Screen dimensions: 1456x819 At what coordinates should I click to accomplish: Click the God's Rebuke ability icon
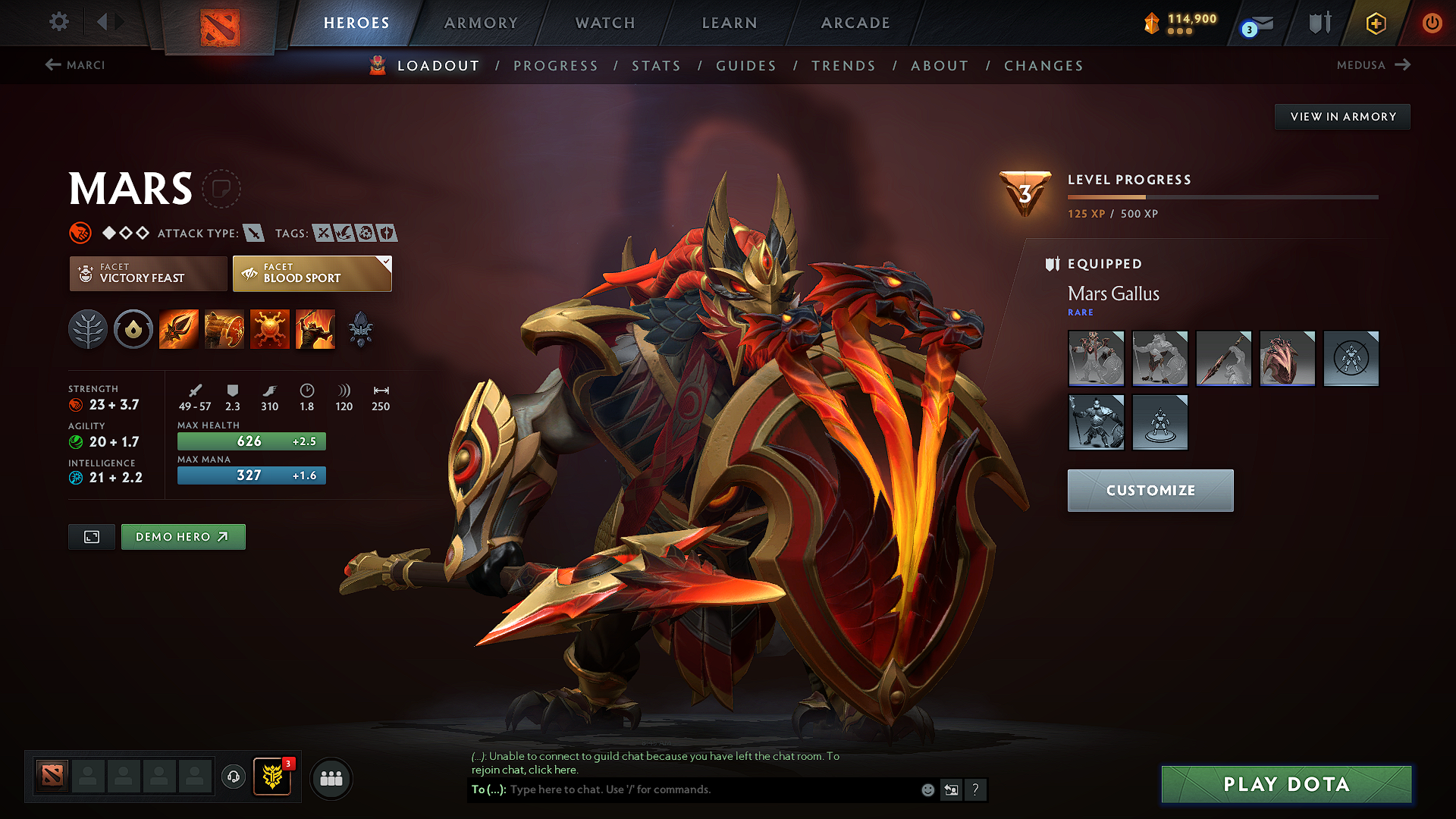coord(224,328)
